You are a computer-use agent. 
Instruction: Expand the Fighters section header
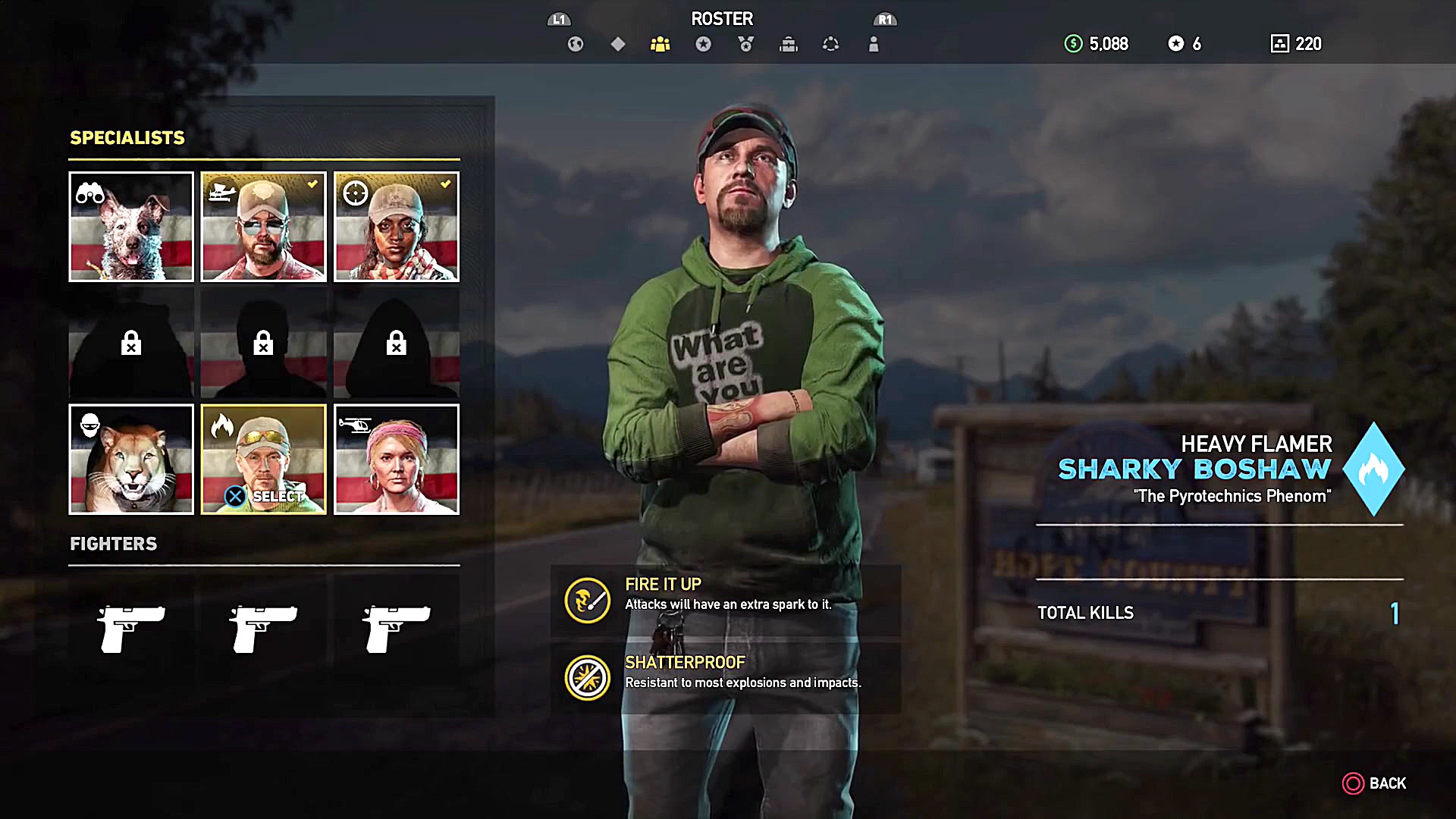click(113, 544)
